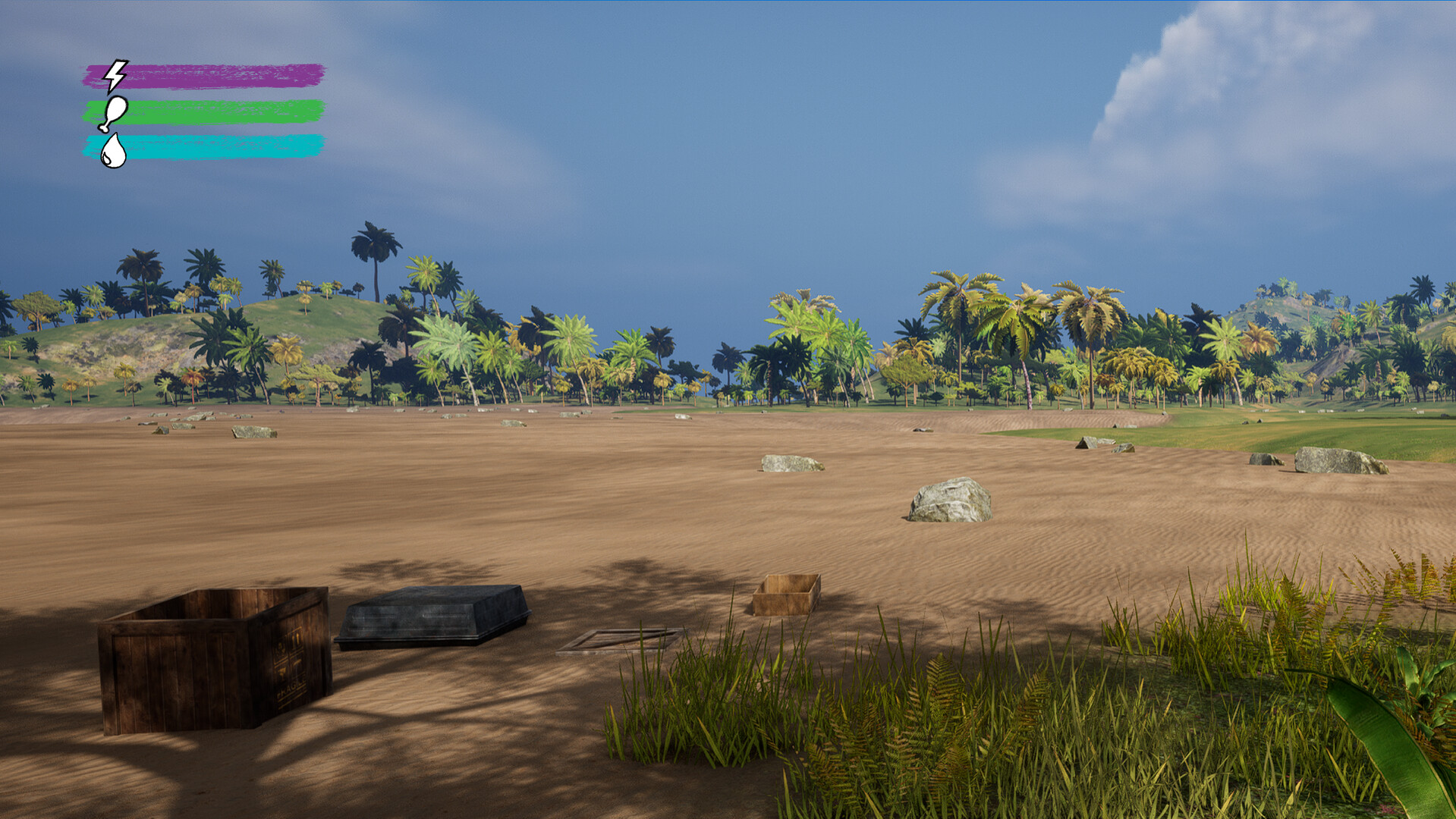Viewport: 1456px width, 819px height.
Task: Expand the HUD stat bar cluster
Action: (205, 112)
